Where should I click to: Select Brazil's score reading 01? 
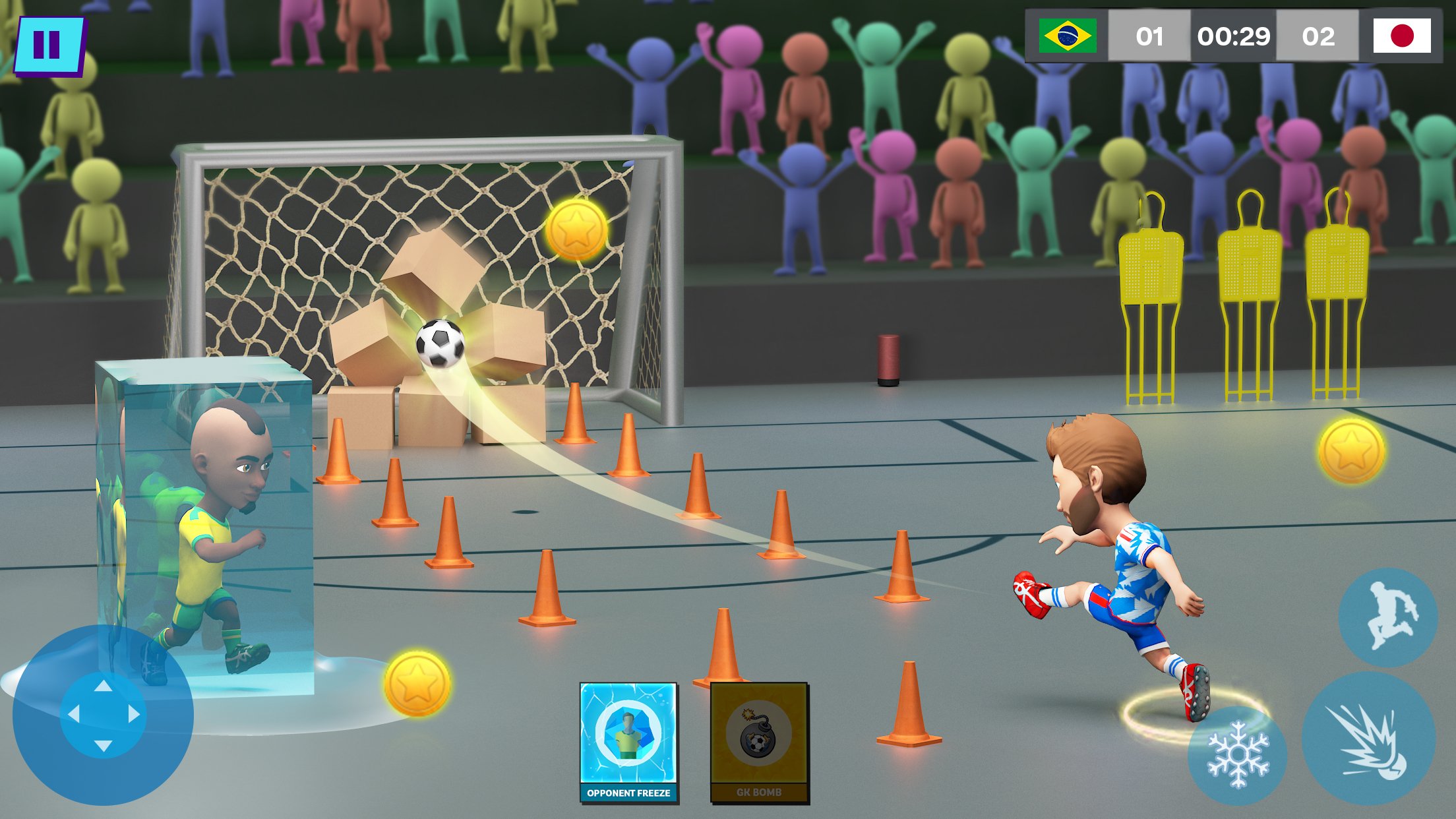1150,38
